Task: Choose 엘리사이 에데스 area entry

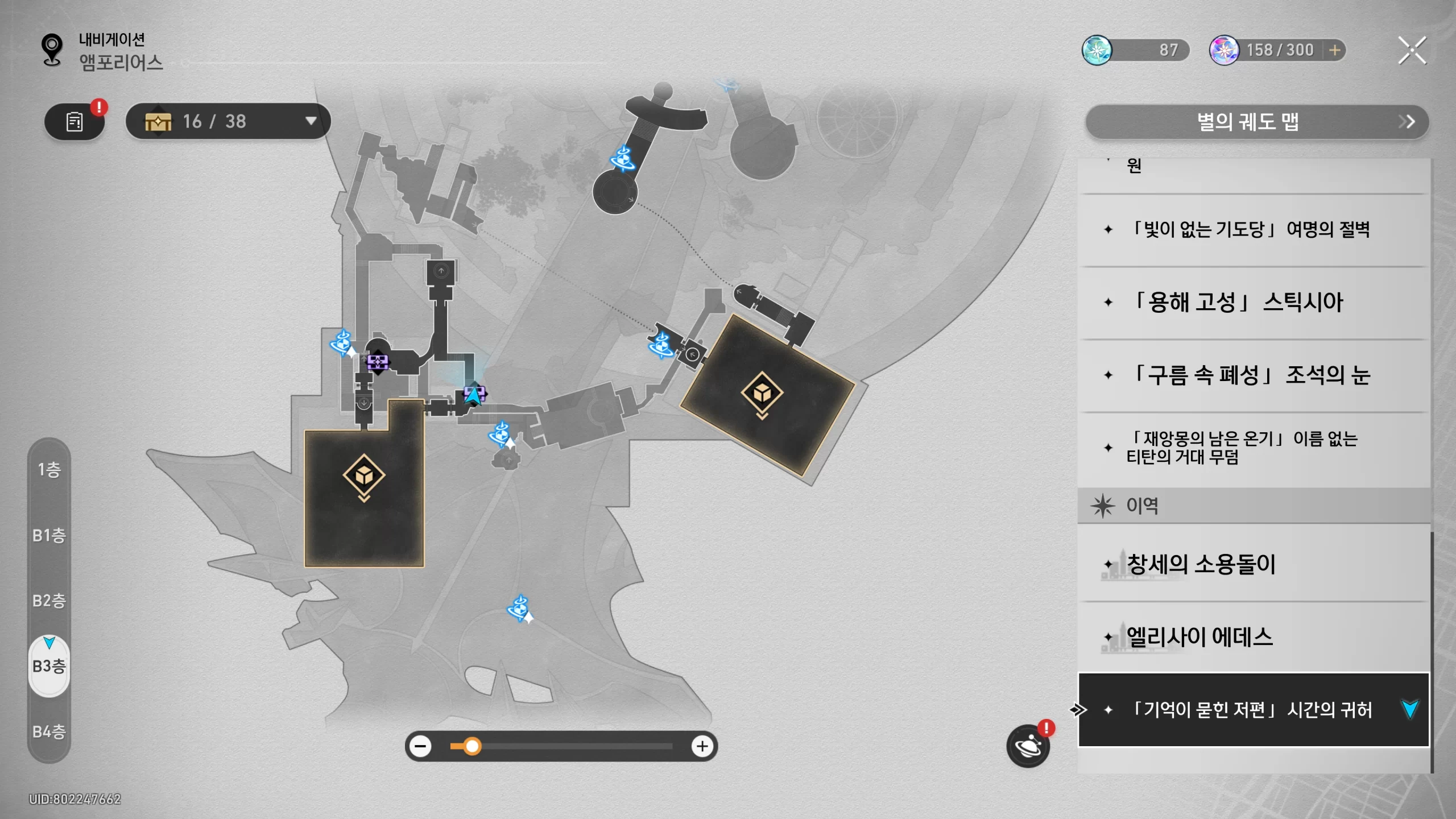Action: point(1251,637)
